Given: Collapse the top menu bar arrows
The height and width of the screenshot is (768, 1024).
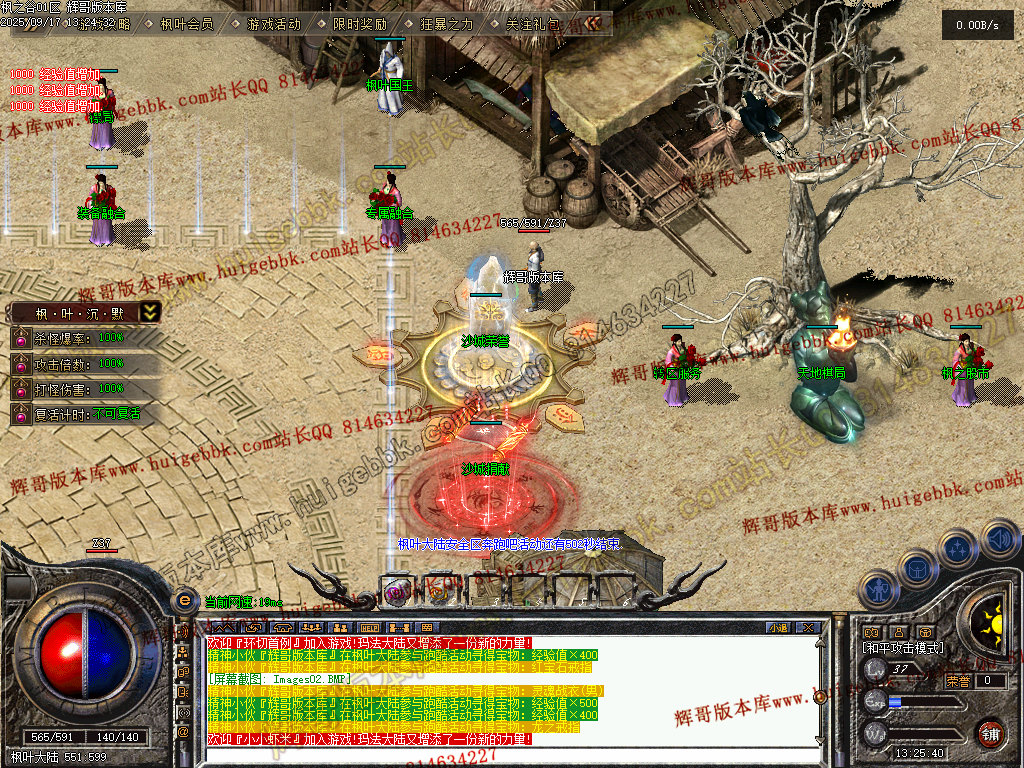Looking at the screenshot, I should click(594, 23).
